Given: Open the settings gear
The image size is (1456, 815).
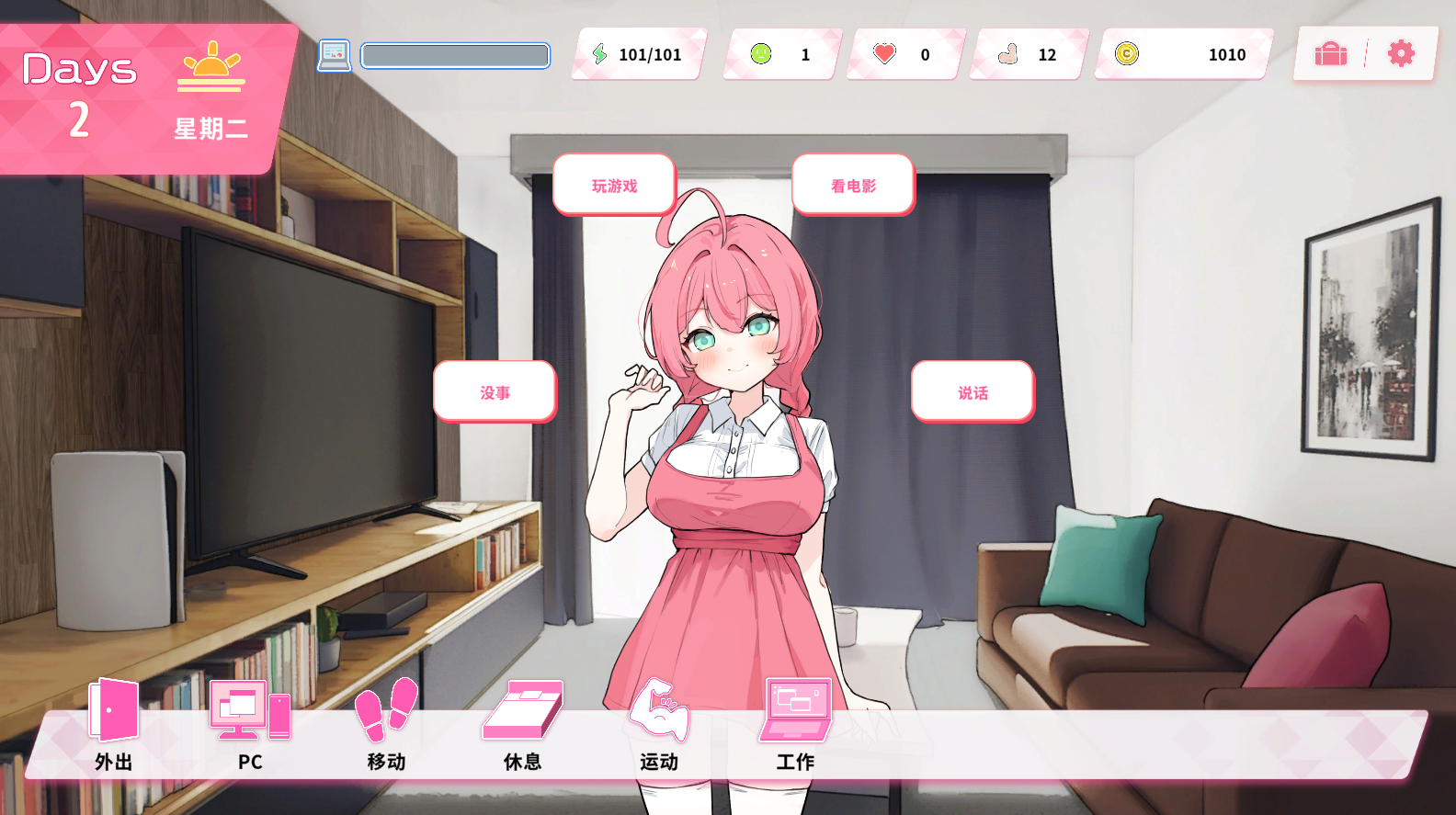Looking at the screenshot, I should click(1401, 54).
